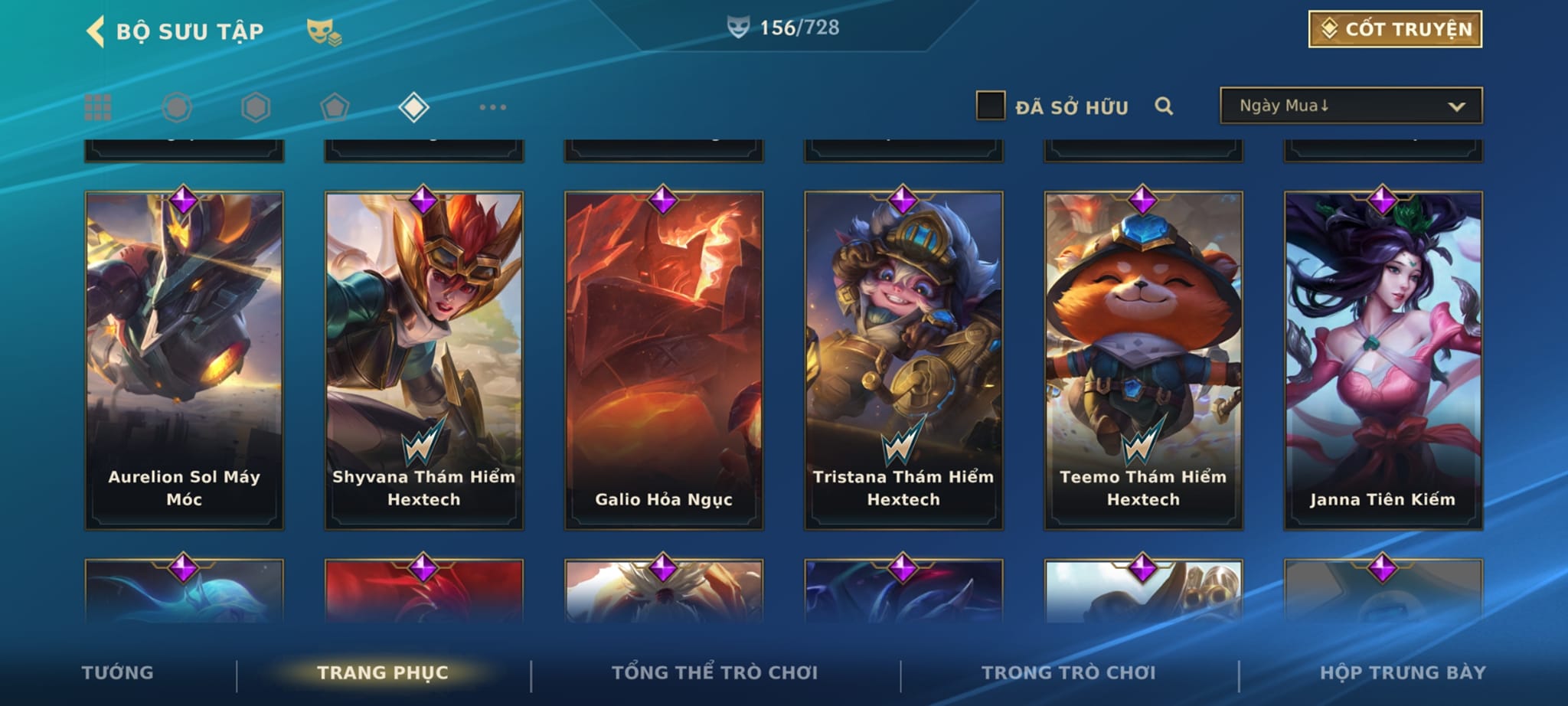Select the Aurelion Sol Máy Móc skin card
The height and width of the screenshot is (706, 1568).
coord(184,360)
